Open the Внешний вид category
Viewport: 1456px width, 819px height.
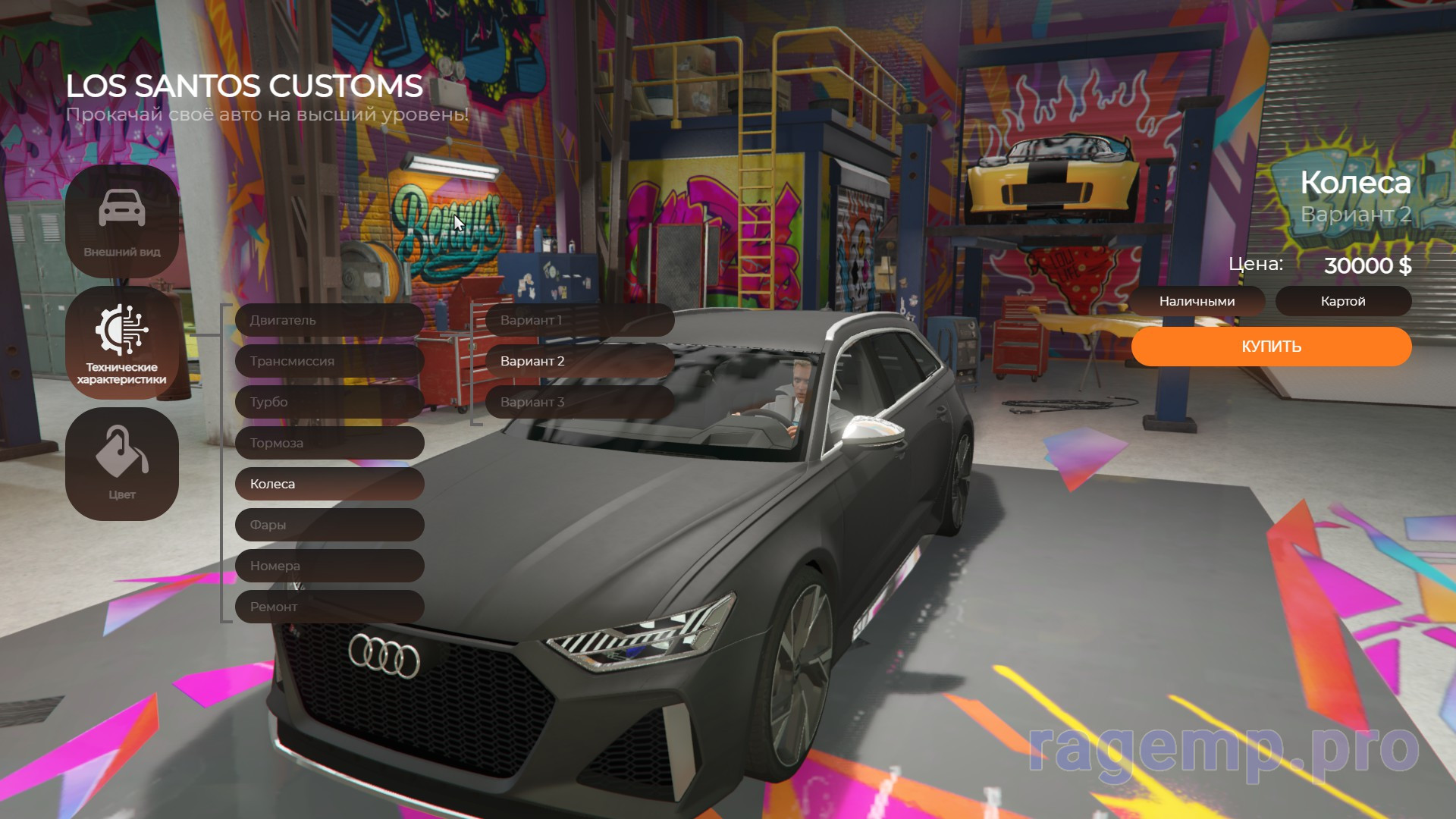[x=122, y=221]
